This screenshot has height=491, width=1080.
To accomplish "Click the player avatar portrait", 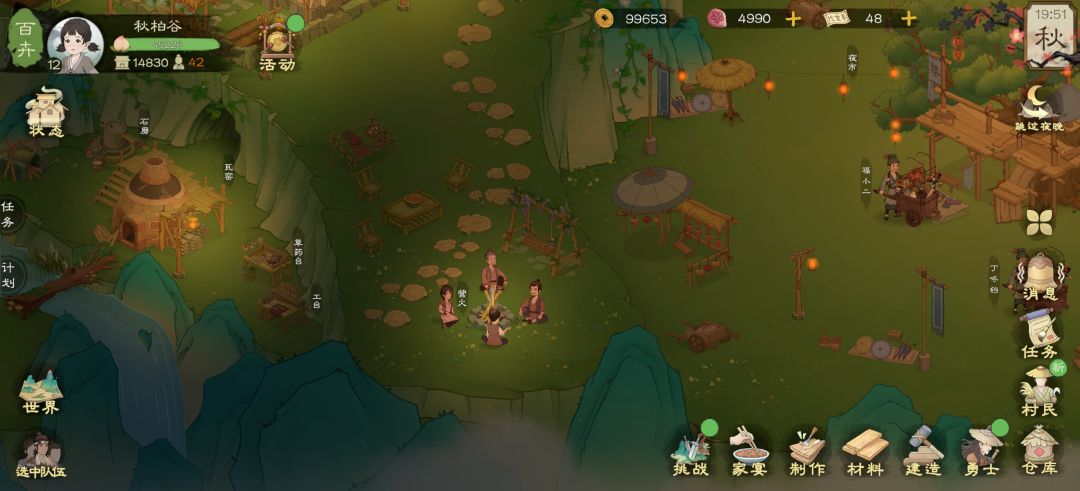I will (x=75, y=45).
